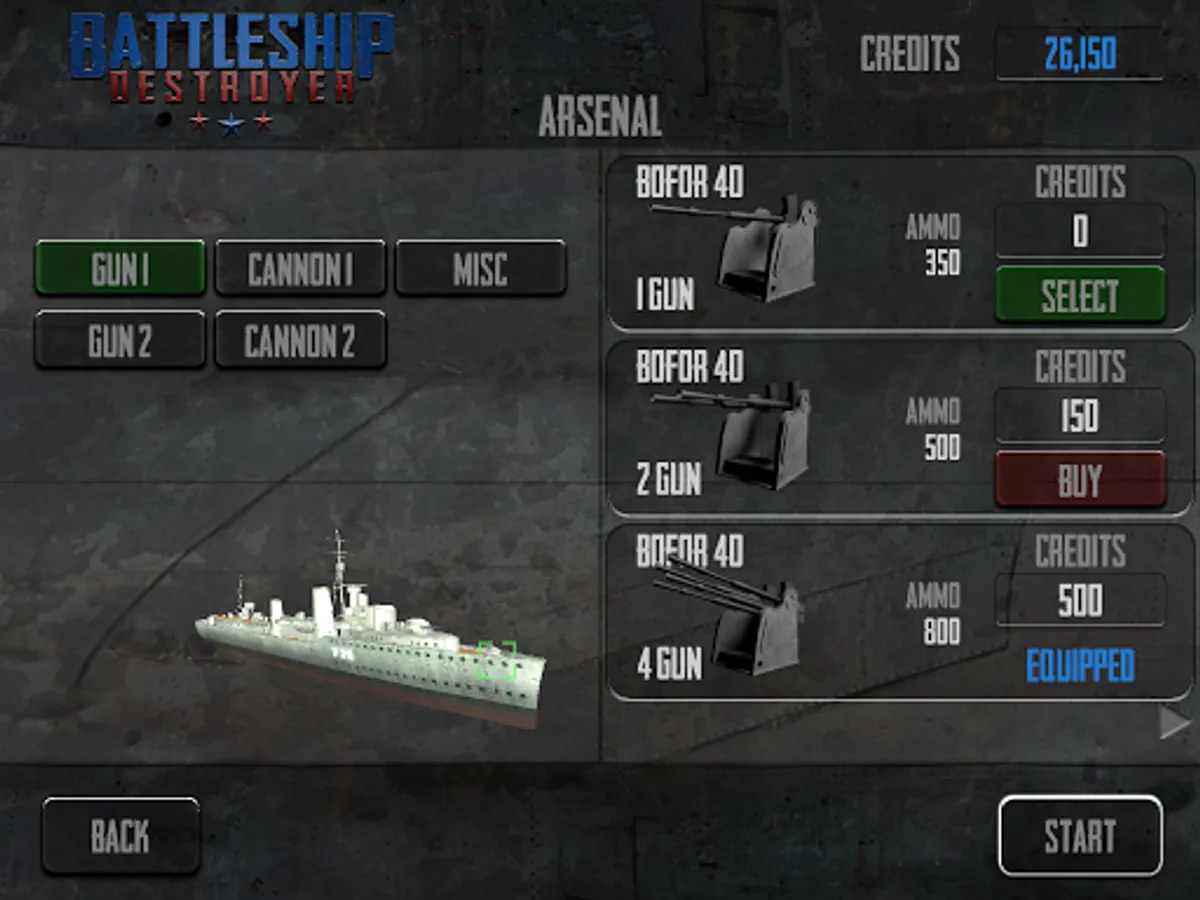
Task: Start the mission
Action: click(x=1080, y=836)
